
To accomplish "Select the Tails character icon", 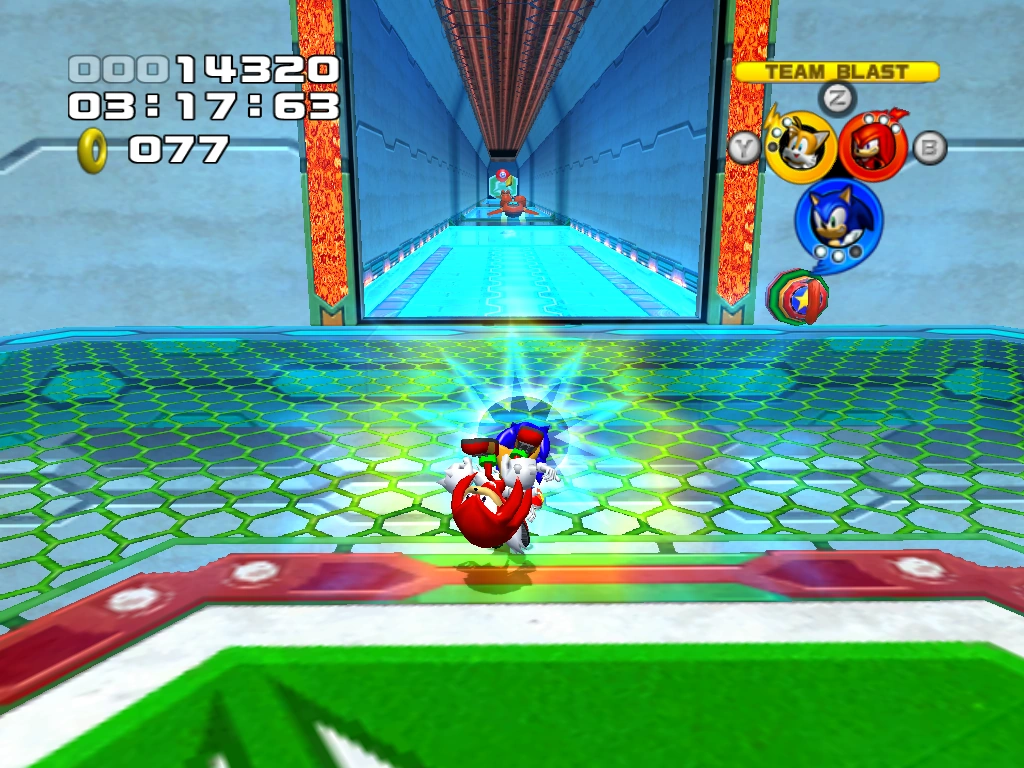I will (801, 147).
